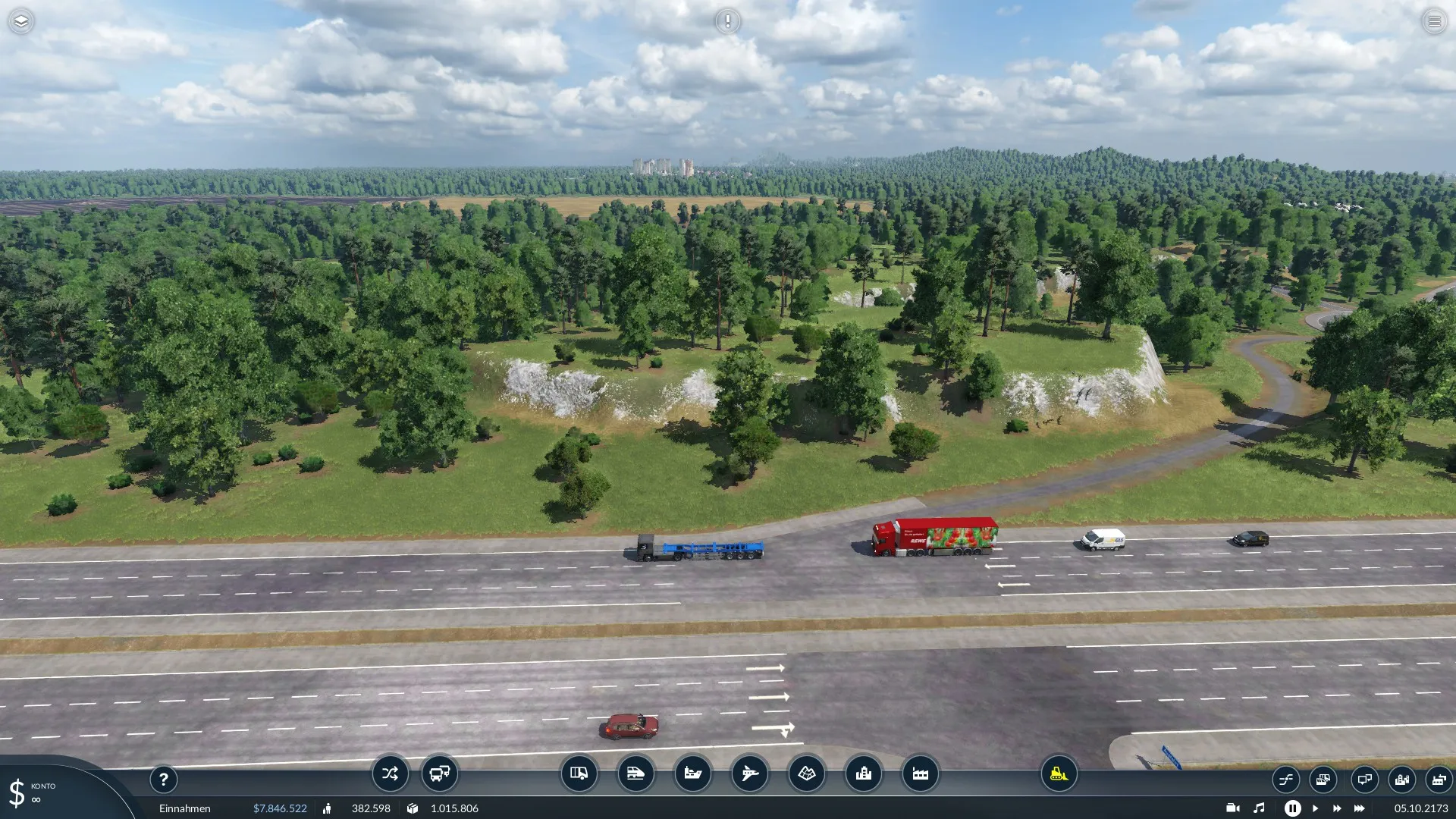Open the ship and harbor construction menu
The height and width of the screenshot is (819, 1456).
coord(692,773)
